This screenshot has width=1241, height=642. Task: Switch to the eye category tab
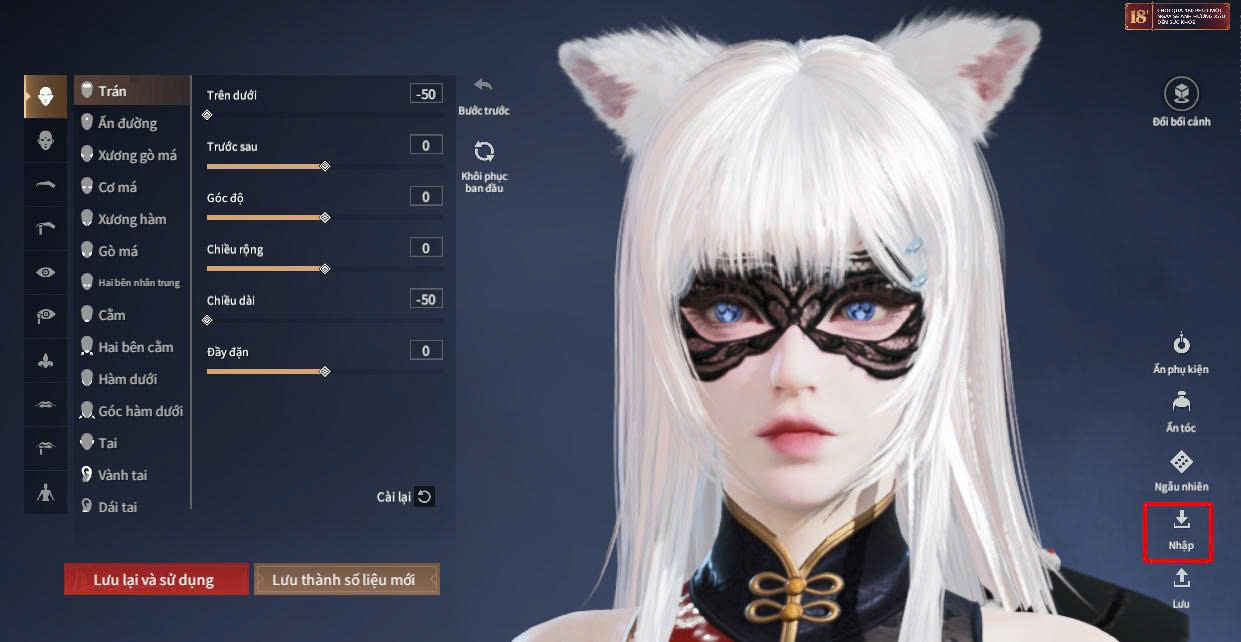click(x=46, y=272)
